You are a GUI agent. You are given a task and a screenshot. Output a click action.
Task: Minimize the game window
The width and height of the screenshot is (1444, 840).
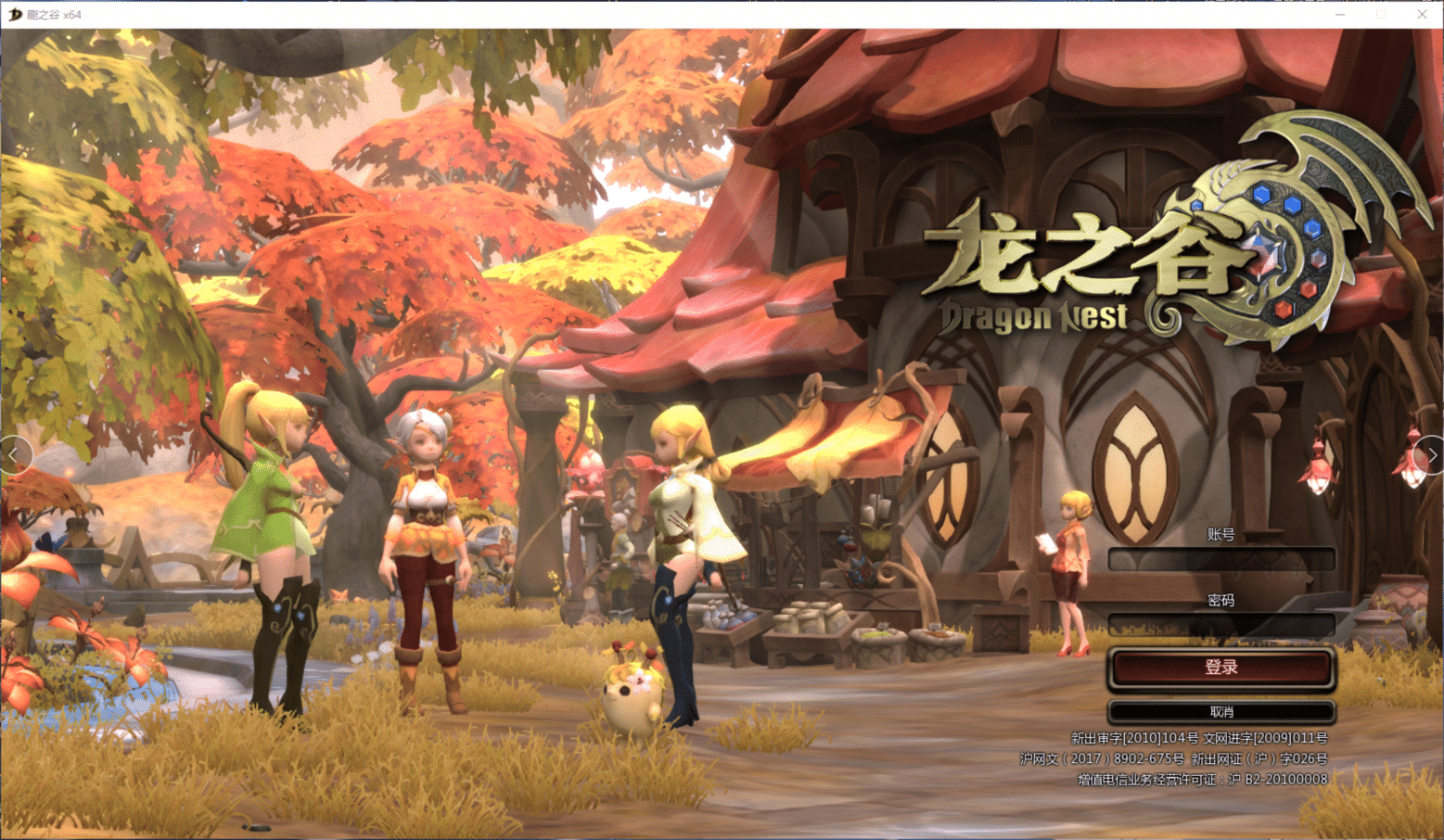[x=1340, y=14]
